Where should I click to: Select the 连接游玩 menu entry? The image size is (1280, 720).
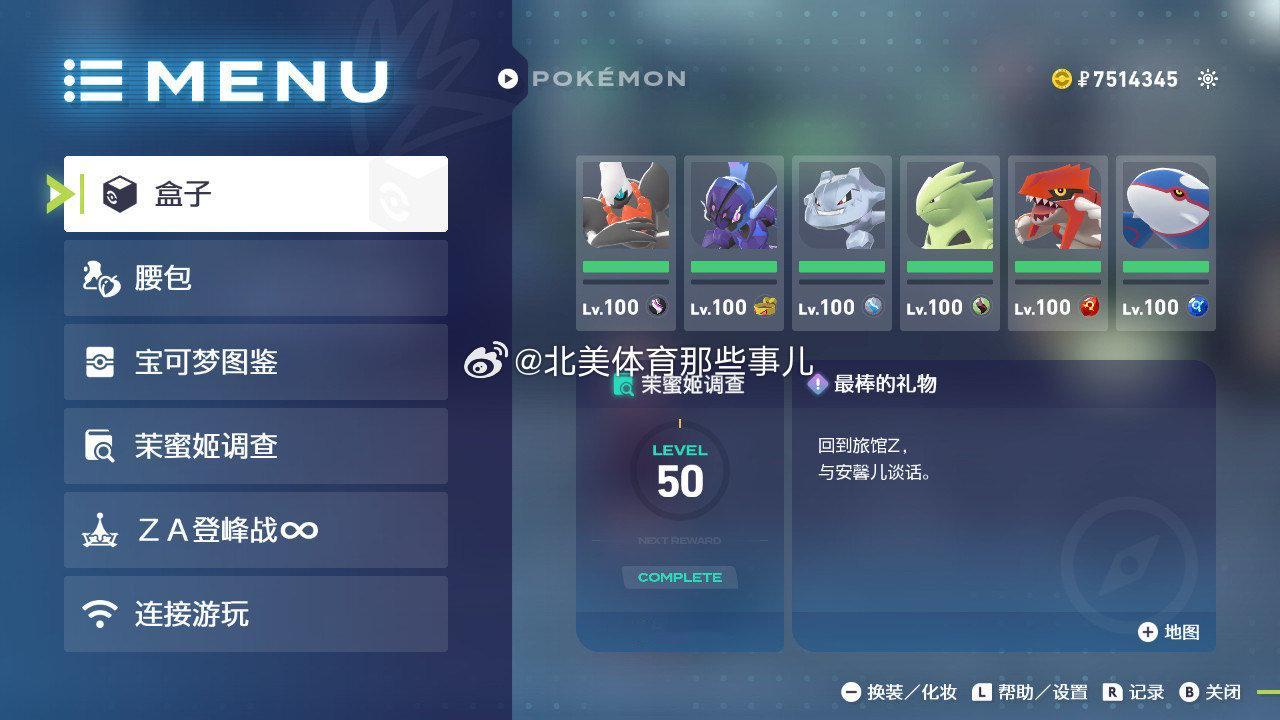[255, 614]
